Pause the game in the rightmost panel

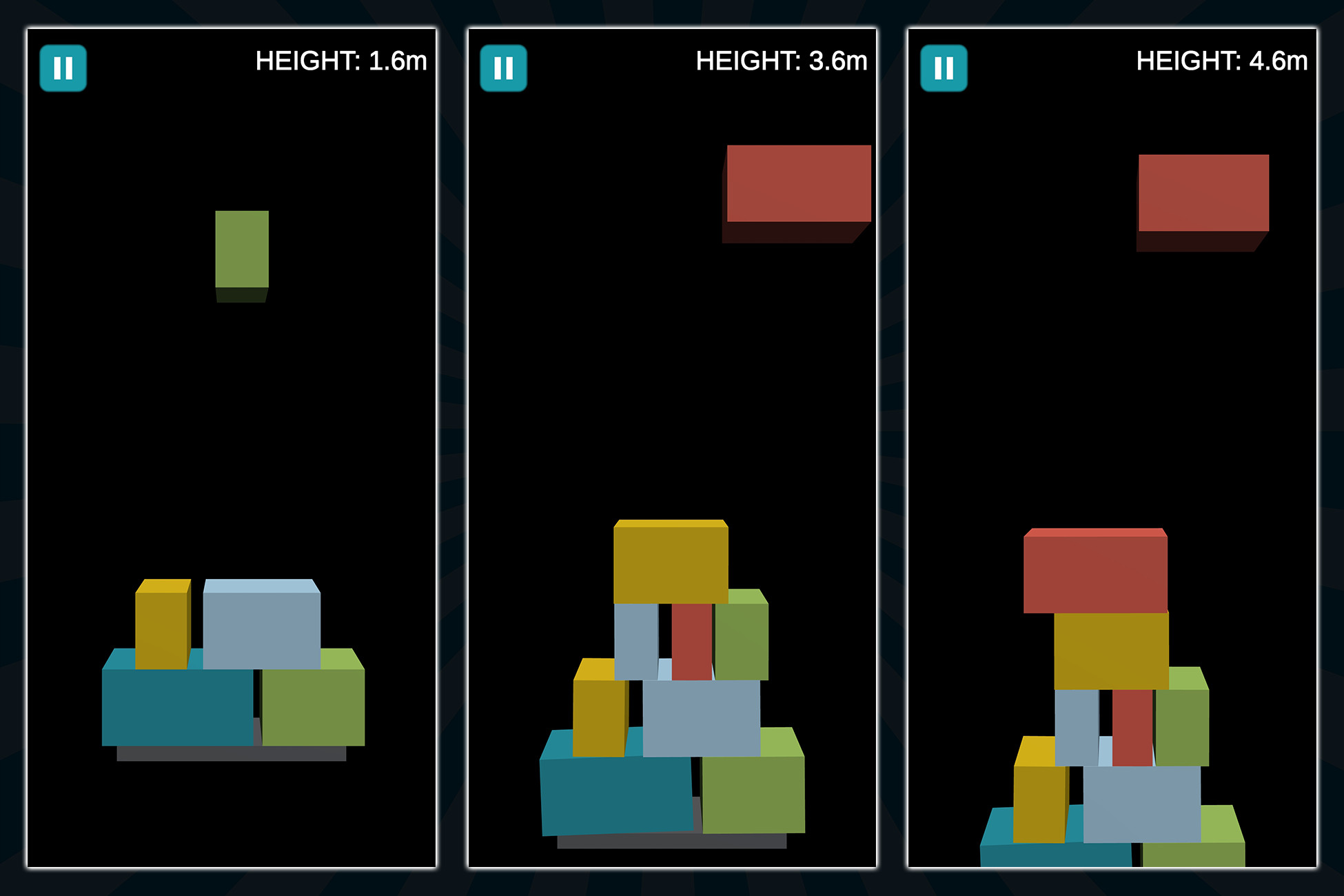tap(944, 68)
